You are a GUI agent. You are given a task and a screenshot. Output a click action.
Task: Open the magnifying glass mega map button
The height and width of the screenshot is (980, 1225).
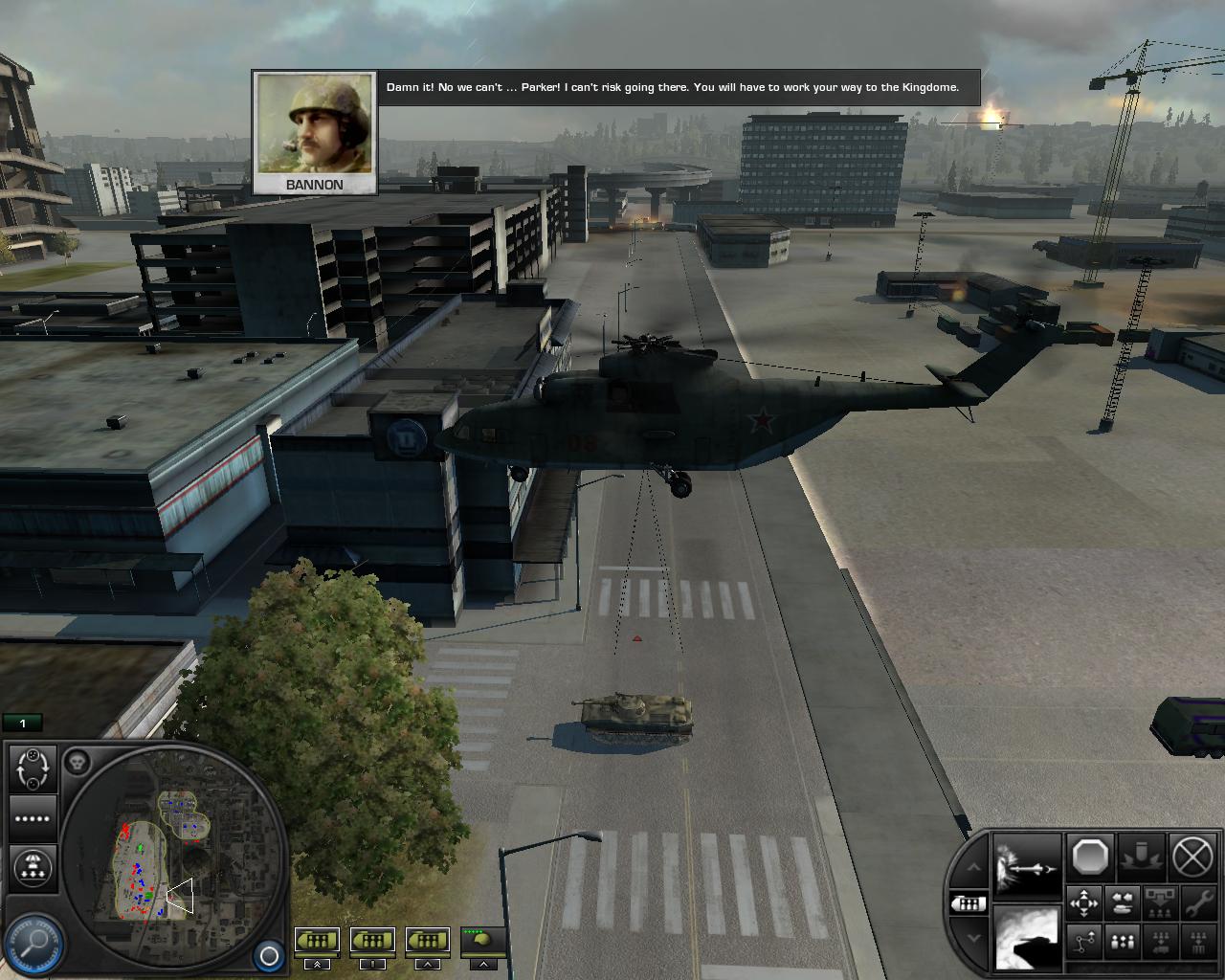point(35,944)
